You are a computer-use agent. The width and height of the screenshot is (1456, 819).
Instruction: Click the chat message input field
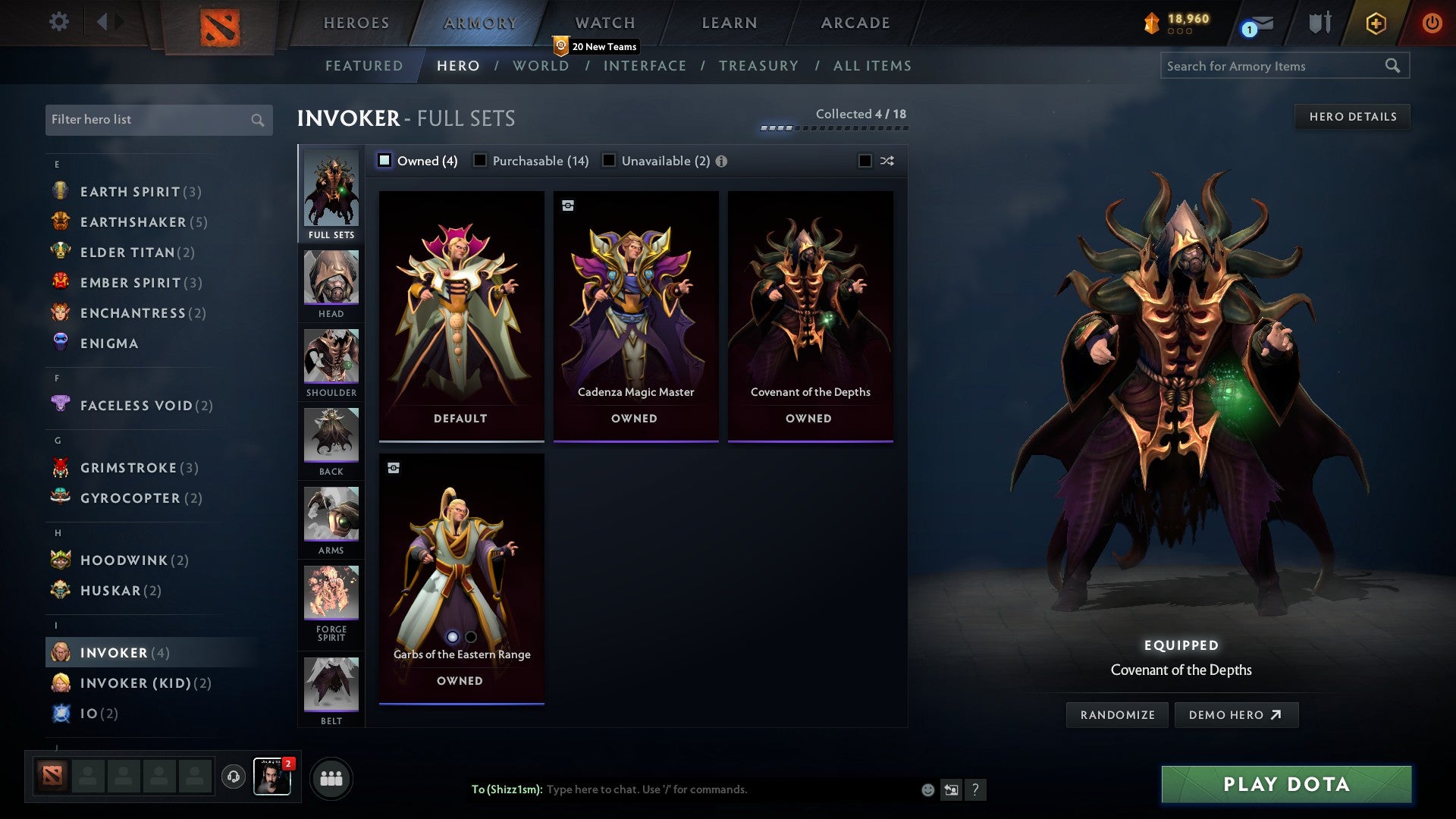pyautogui.click(x=682, y=789)
